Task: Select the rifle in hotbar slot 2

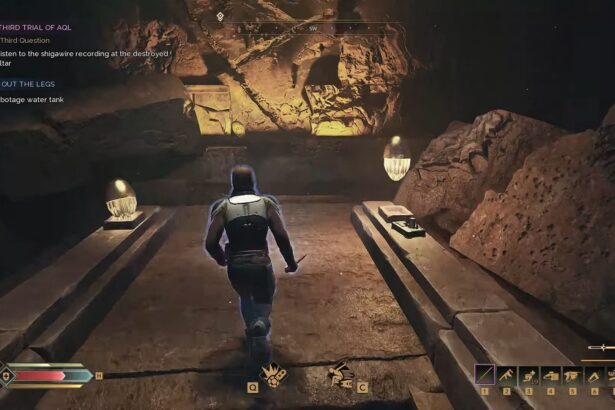Action: pos(507,375)
